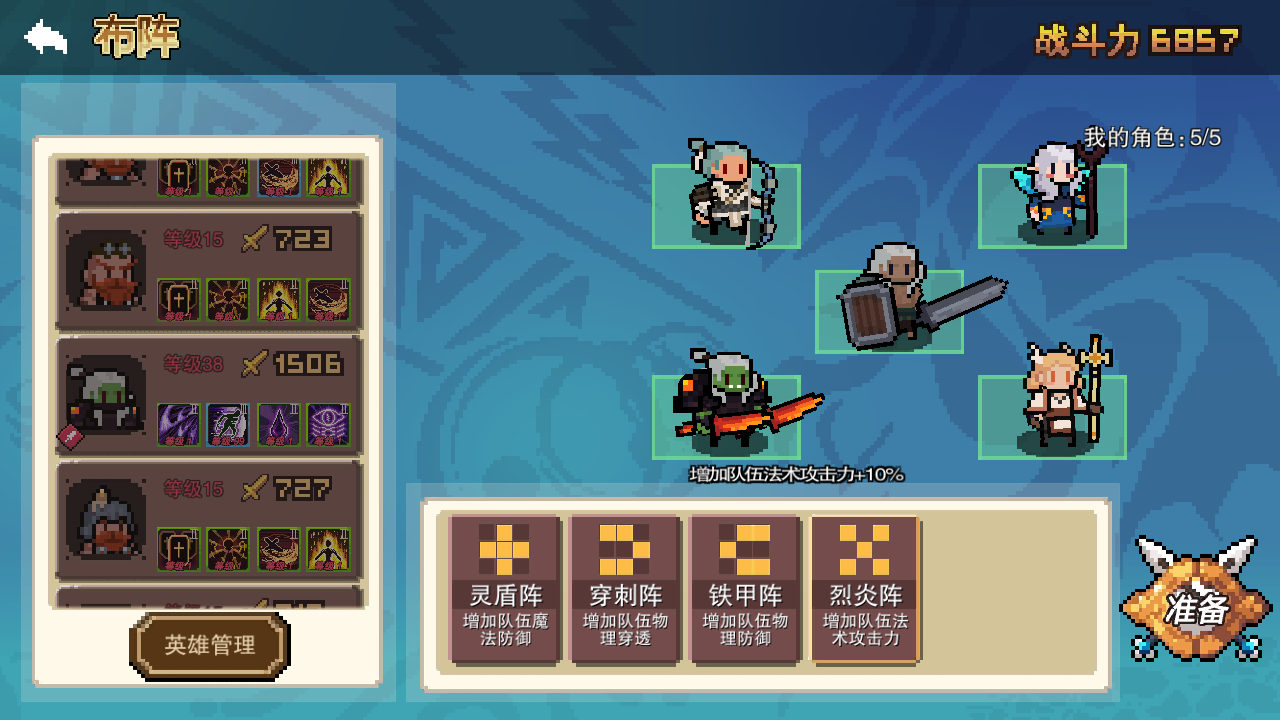Choose the shield and greatsword warrior slot
The height and width of the screenshot is (720, 1280).
click(x=889, y=311)
